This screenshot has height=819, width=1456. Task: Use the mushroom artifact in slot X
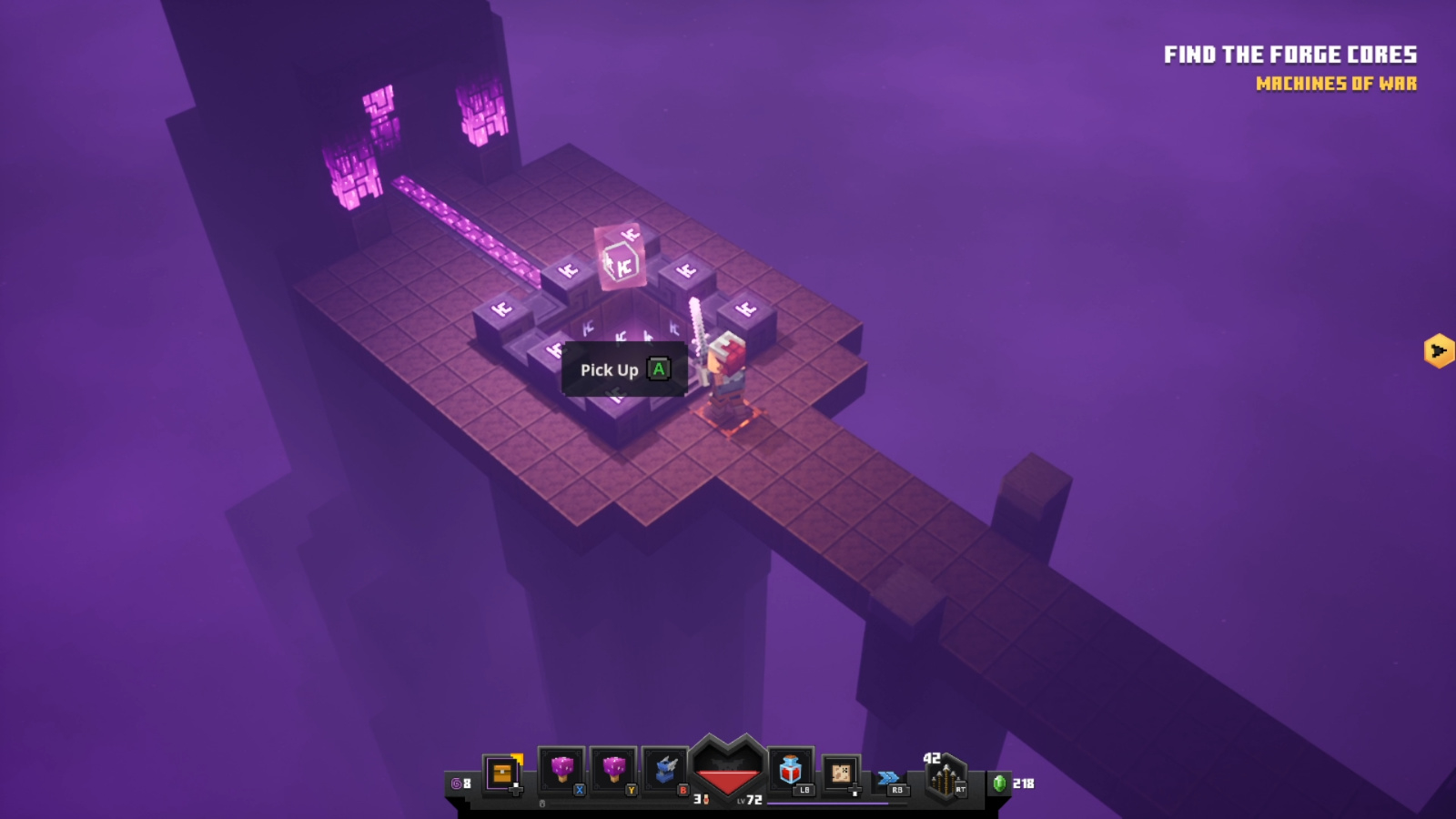point(561,767)
